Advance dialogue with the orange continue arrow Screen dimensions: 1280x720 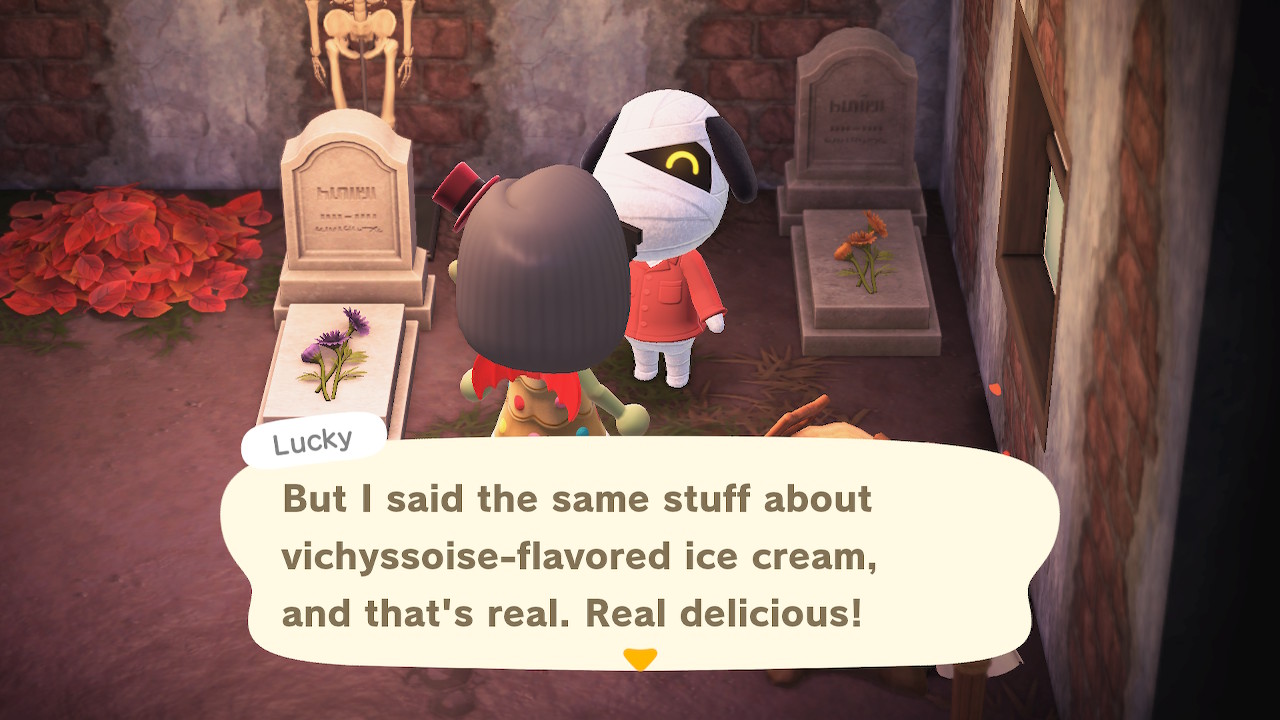point(639,659)
